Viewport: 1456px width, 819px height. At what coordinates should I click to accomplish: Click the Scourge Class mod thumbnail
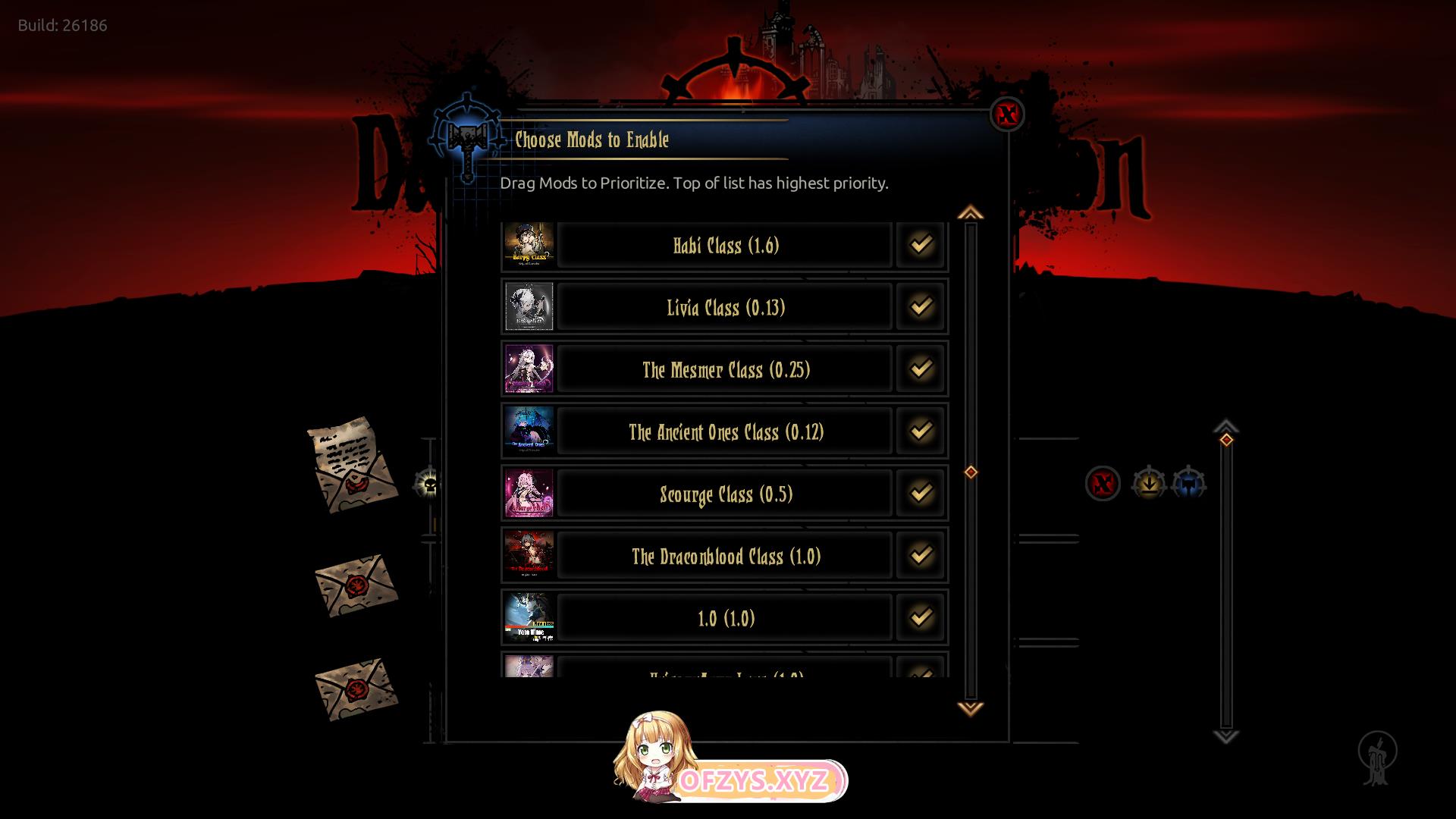coord(529,493)
